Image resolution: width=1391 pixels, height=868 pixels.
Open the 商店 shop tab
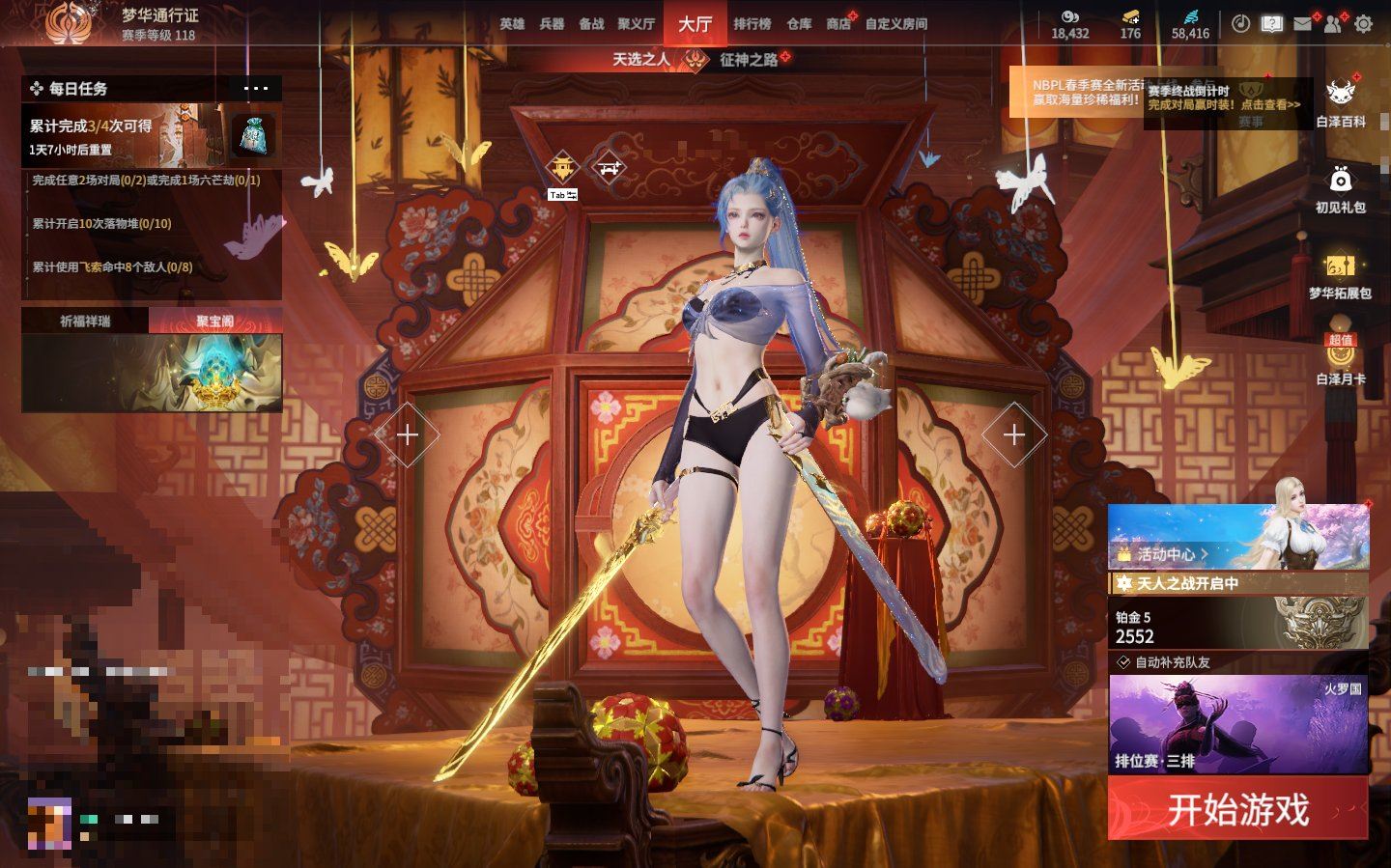tap(837, 24)
